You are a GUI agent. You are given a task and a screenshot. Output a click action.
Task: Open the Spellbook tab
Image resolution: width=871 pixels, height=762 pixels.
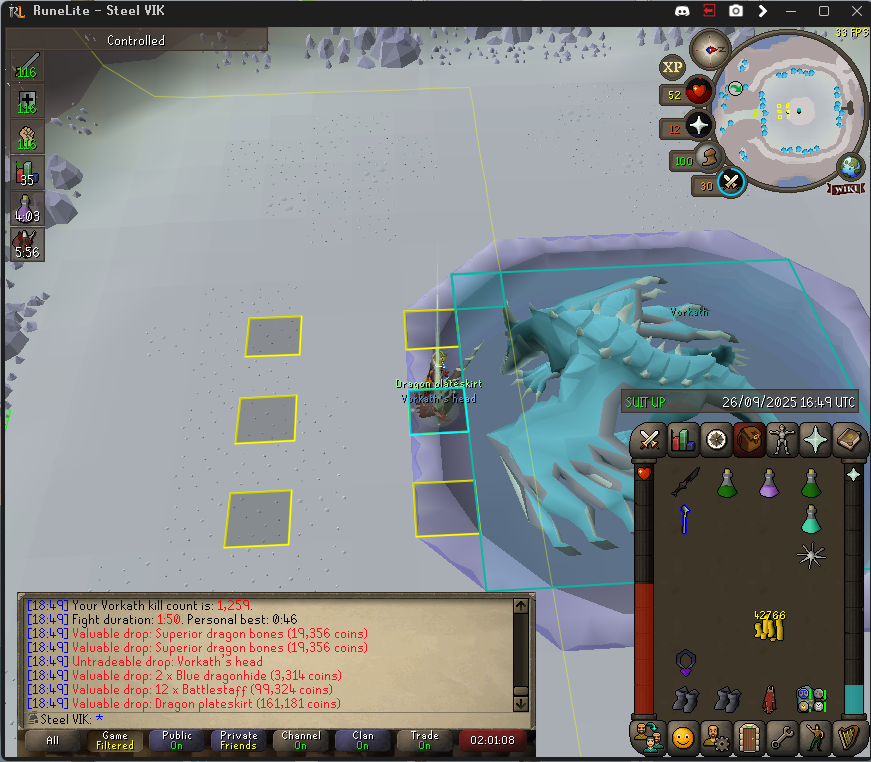tap(847, 439)
